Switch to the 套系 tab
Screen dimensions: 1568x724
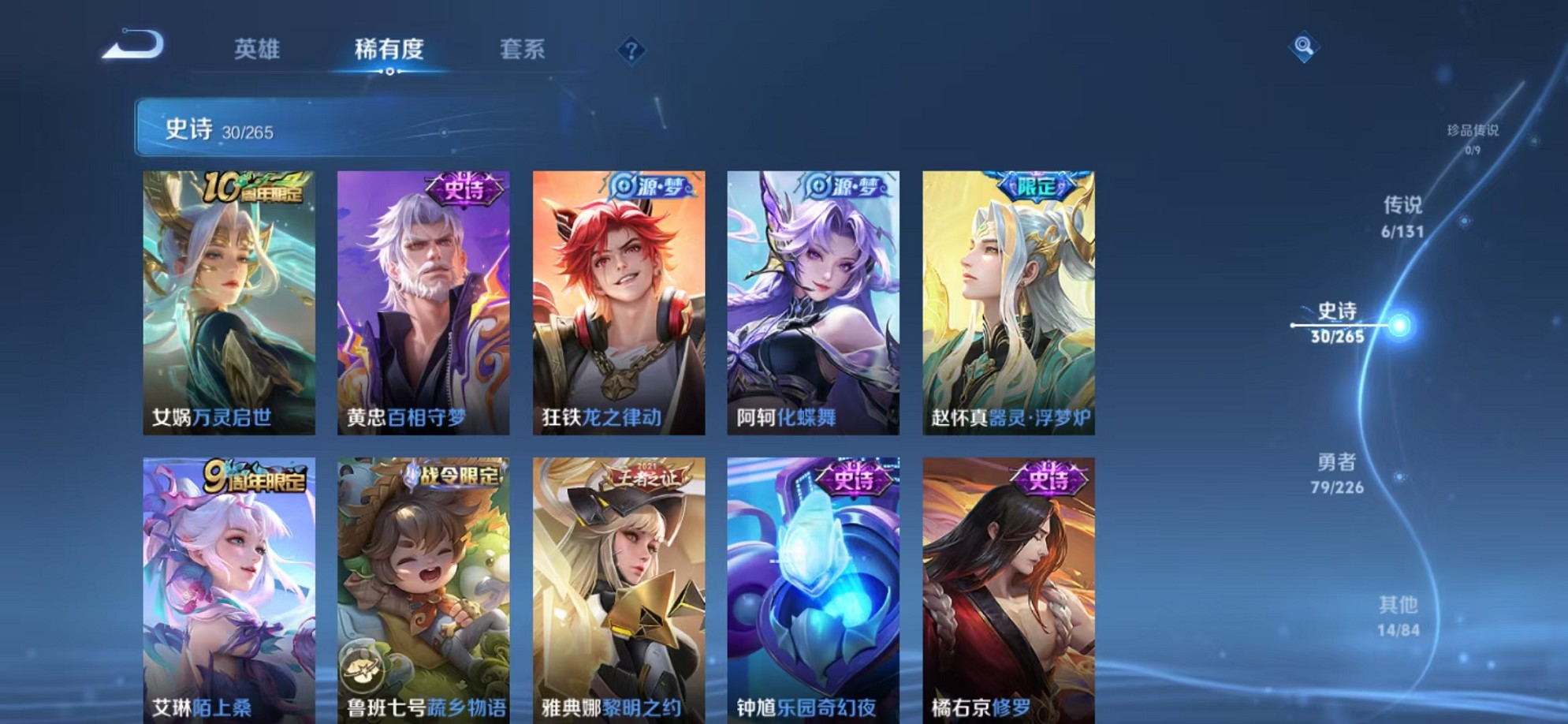tap(522, 49)
